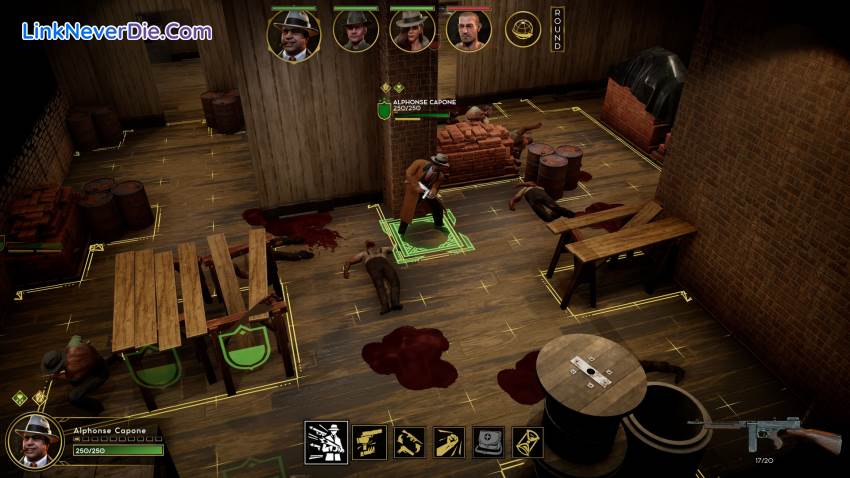Choose the grey fedora man portrait
850x478 pixels.
pos(354,32)
